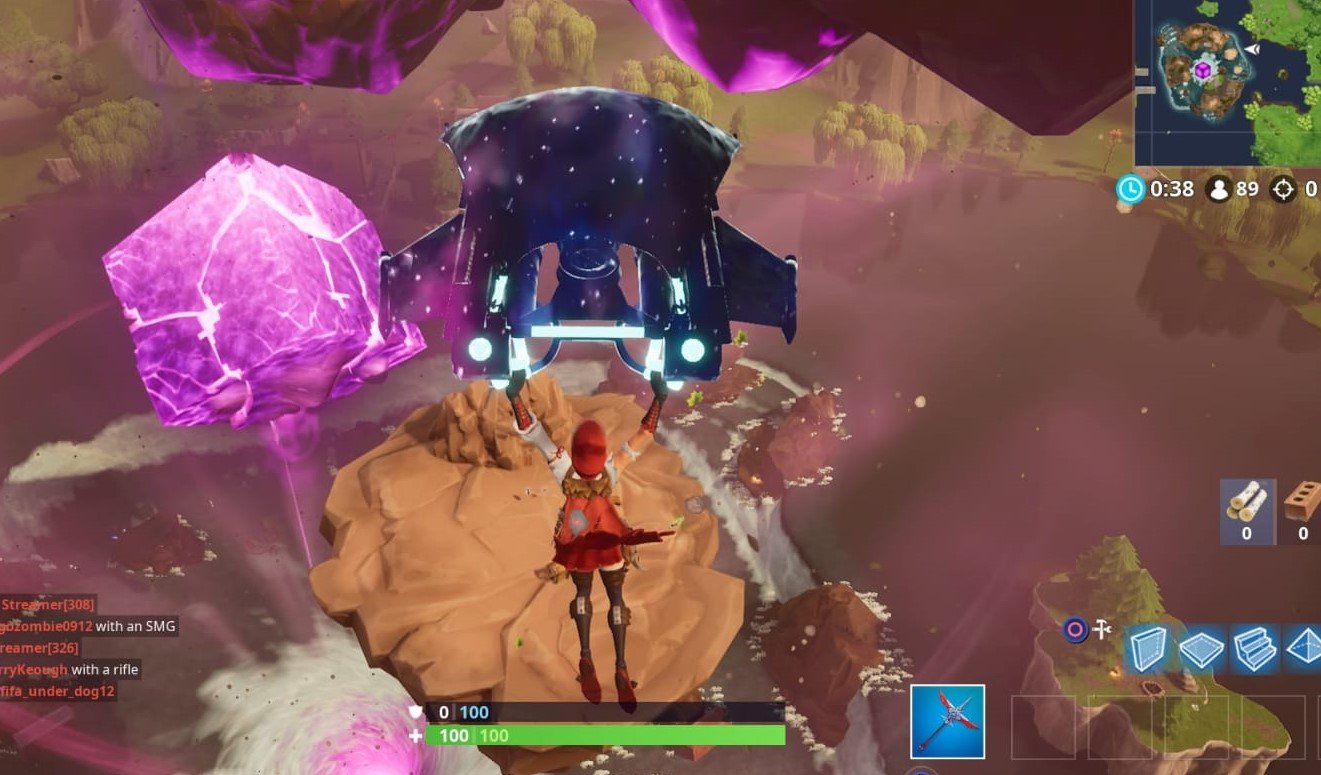
Task: Select the stairs building piece
Action: (x=1255, y=648)
